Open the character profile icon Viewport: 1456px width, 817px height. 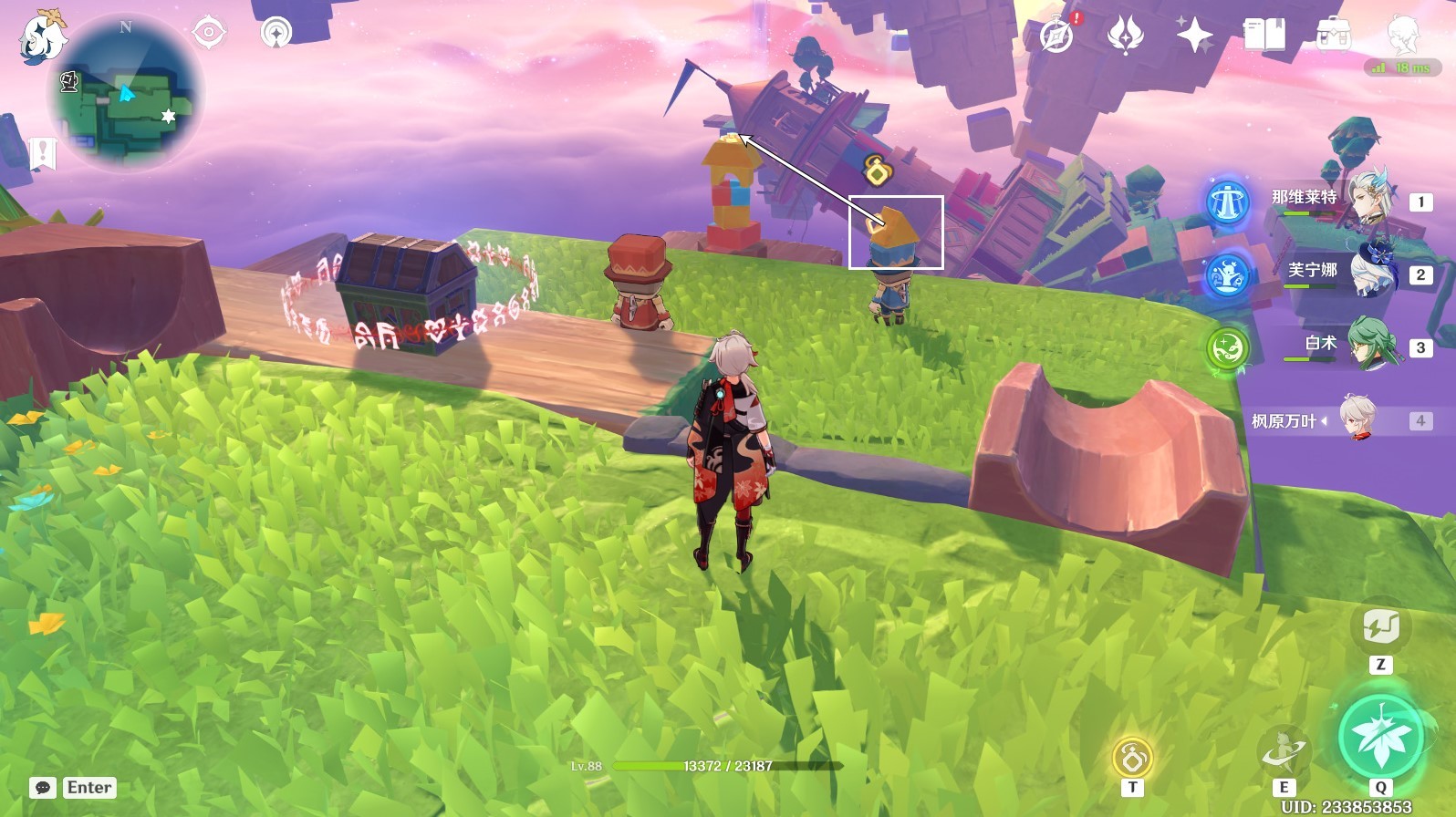1402,36
